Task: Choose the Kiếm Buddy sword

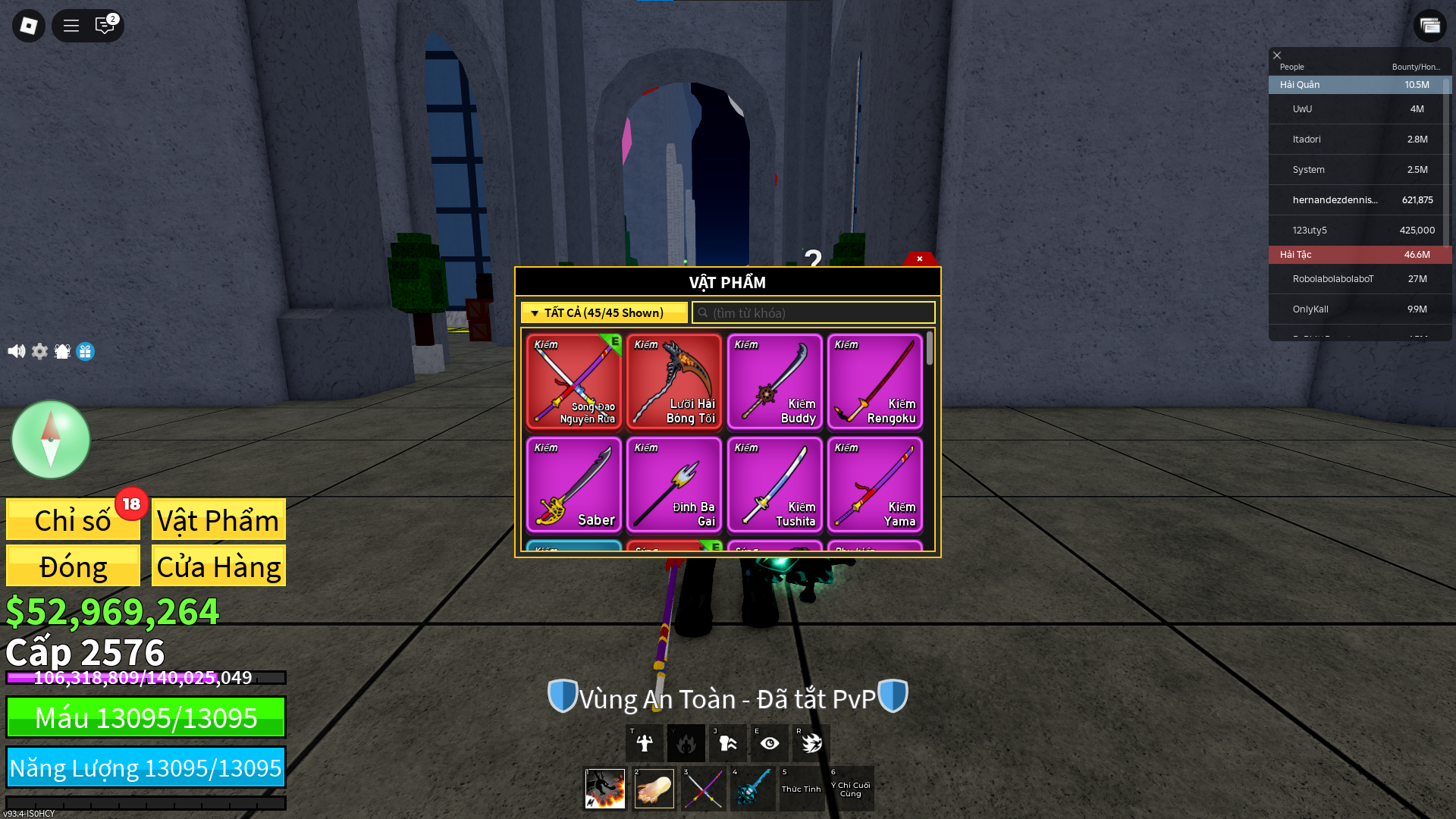Action: tap(774, 381)
